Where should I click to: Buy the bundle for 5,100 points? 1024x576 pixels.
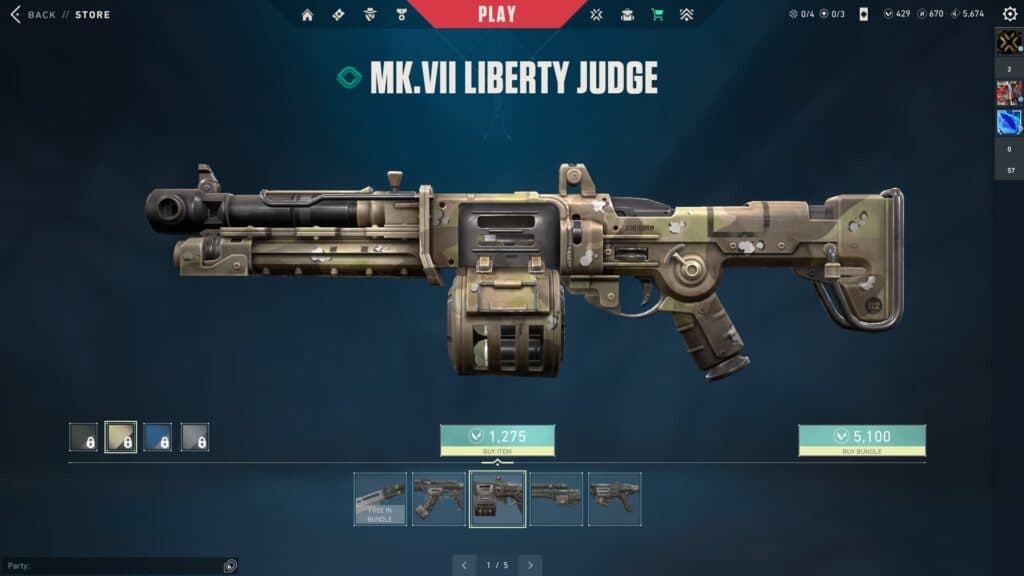(861, 440)
